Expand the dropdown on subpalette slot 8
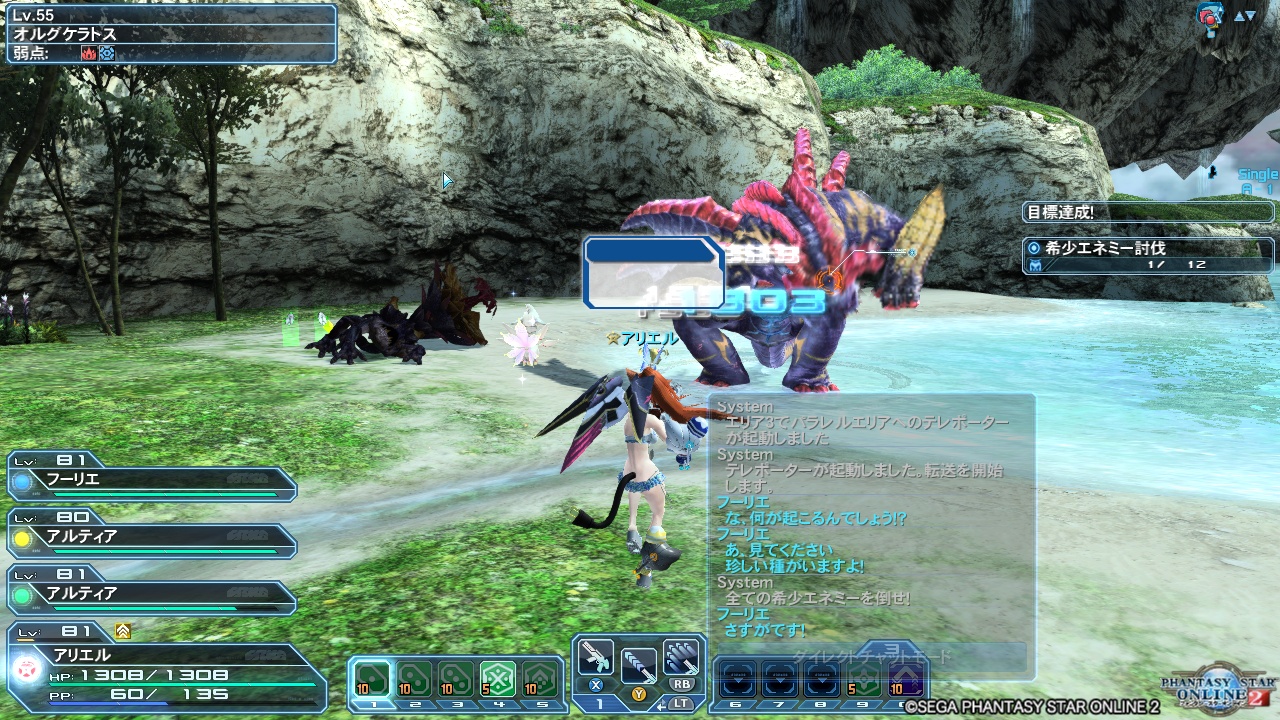The height and width of the screenshot is (720, 1280). coord(822,679)
